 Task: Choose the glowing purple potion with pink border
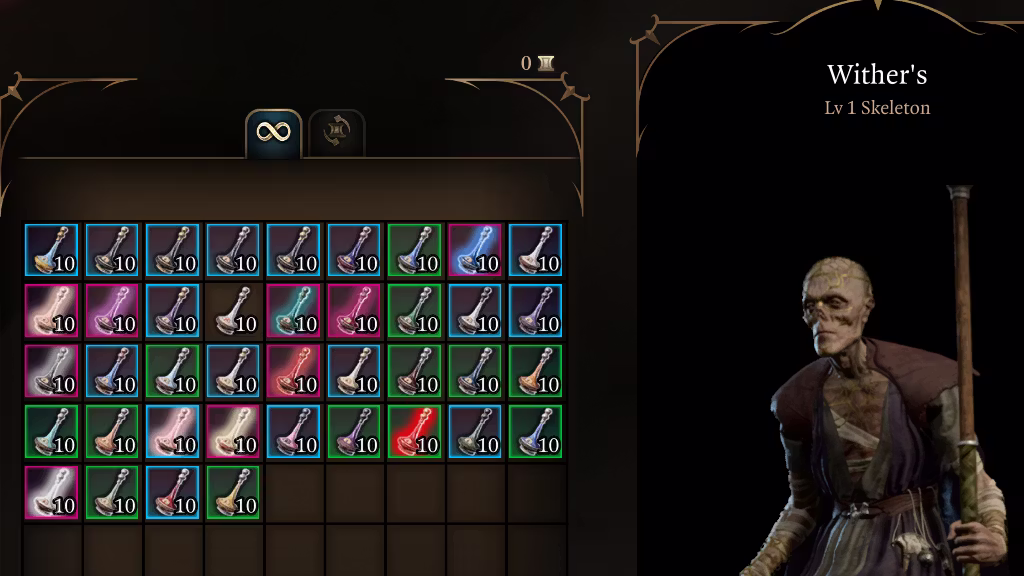[112, 310]
